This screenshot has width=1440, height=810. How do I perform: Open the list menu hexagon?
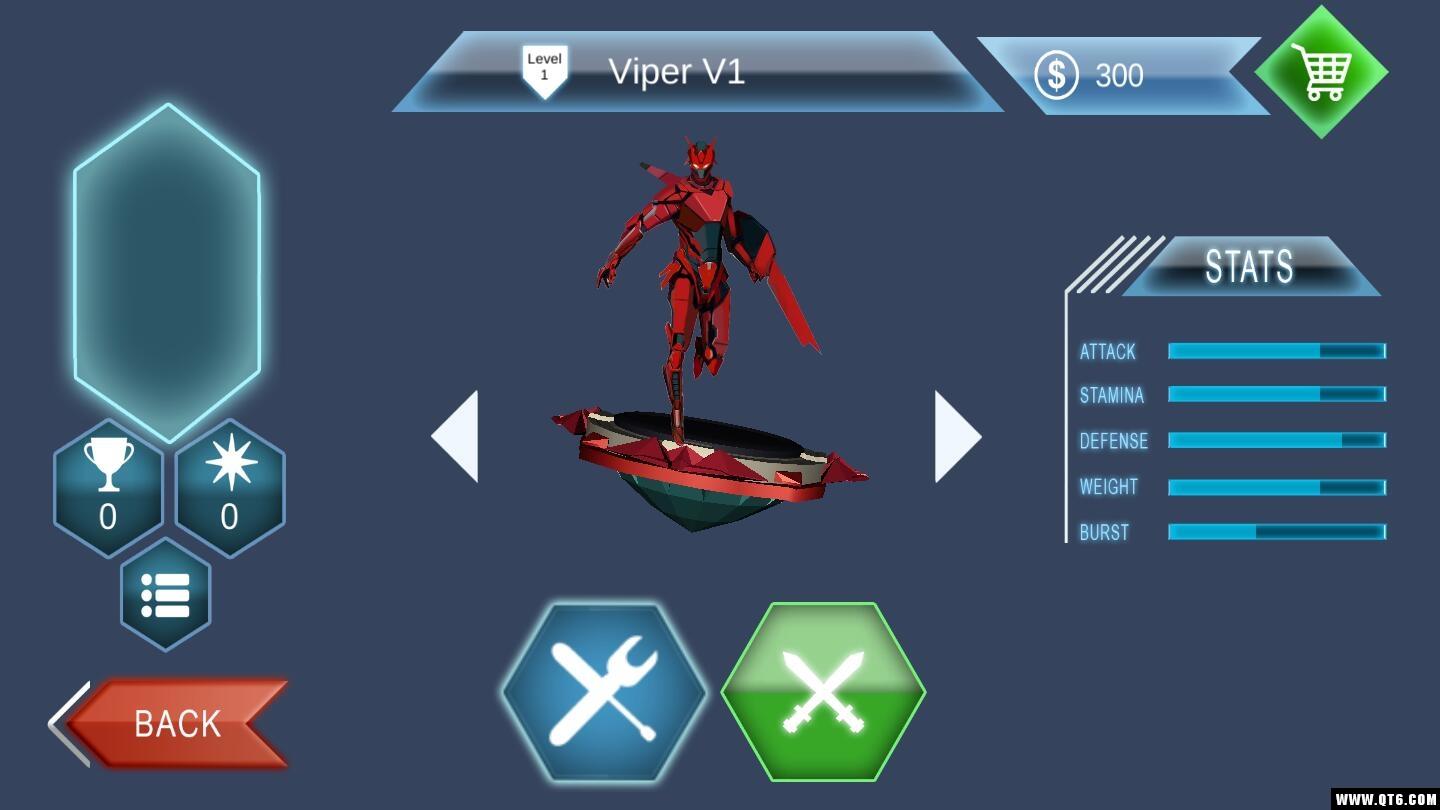pos(166,595)
